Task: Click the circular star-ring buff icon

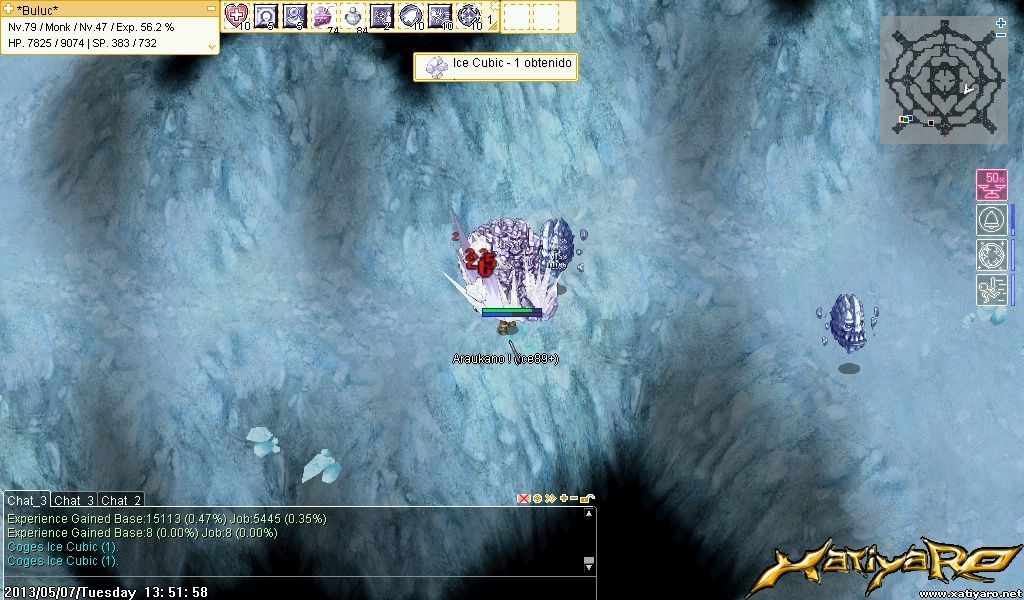Action: 991,254
